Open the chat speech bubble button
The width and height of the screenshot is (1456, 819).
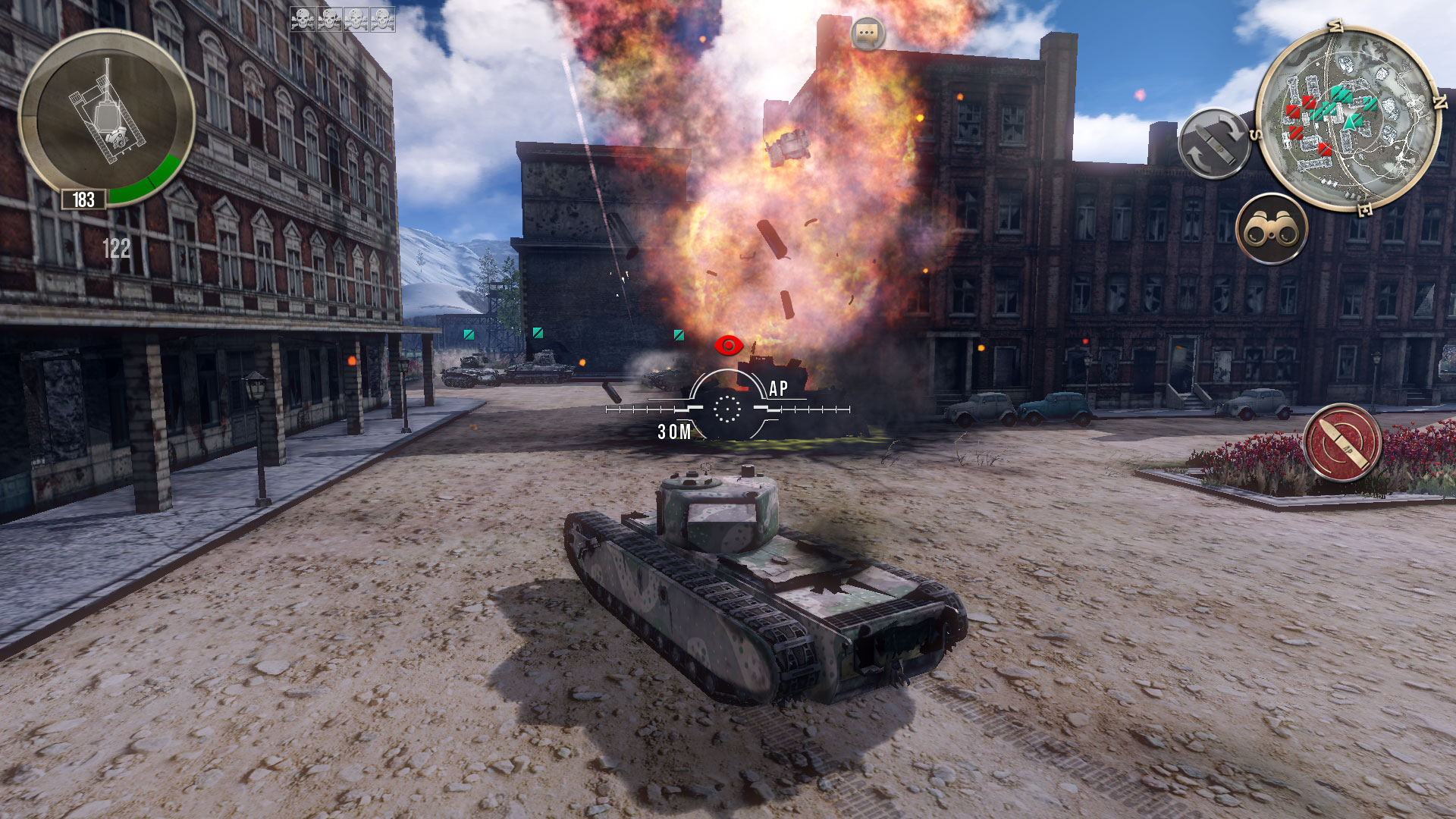click(868, 34)
